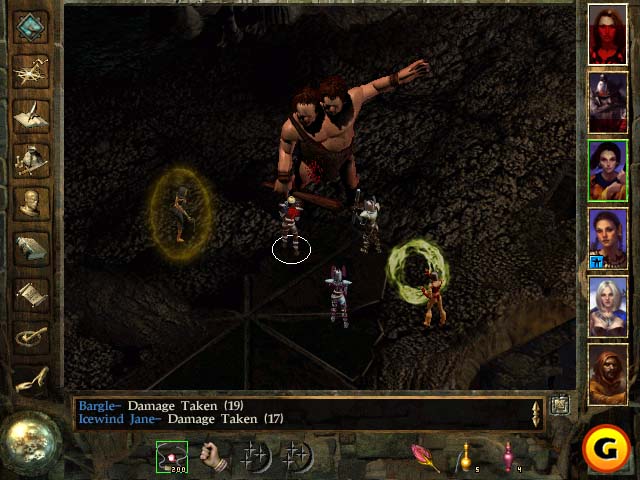Open the spellbook icon in the sidebar
The image size is (640, 480).
point(32,248)
